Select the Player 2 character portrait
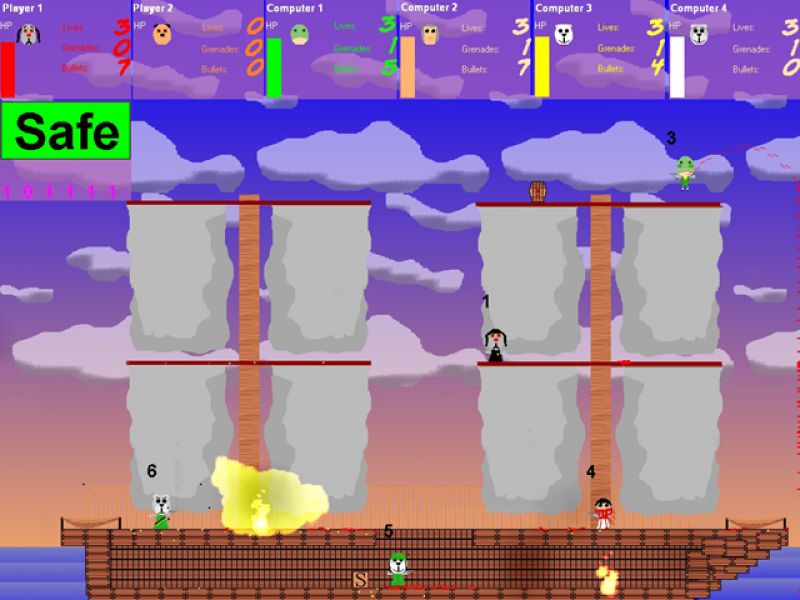 (x=163, y=35)
